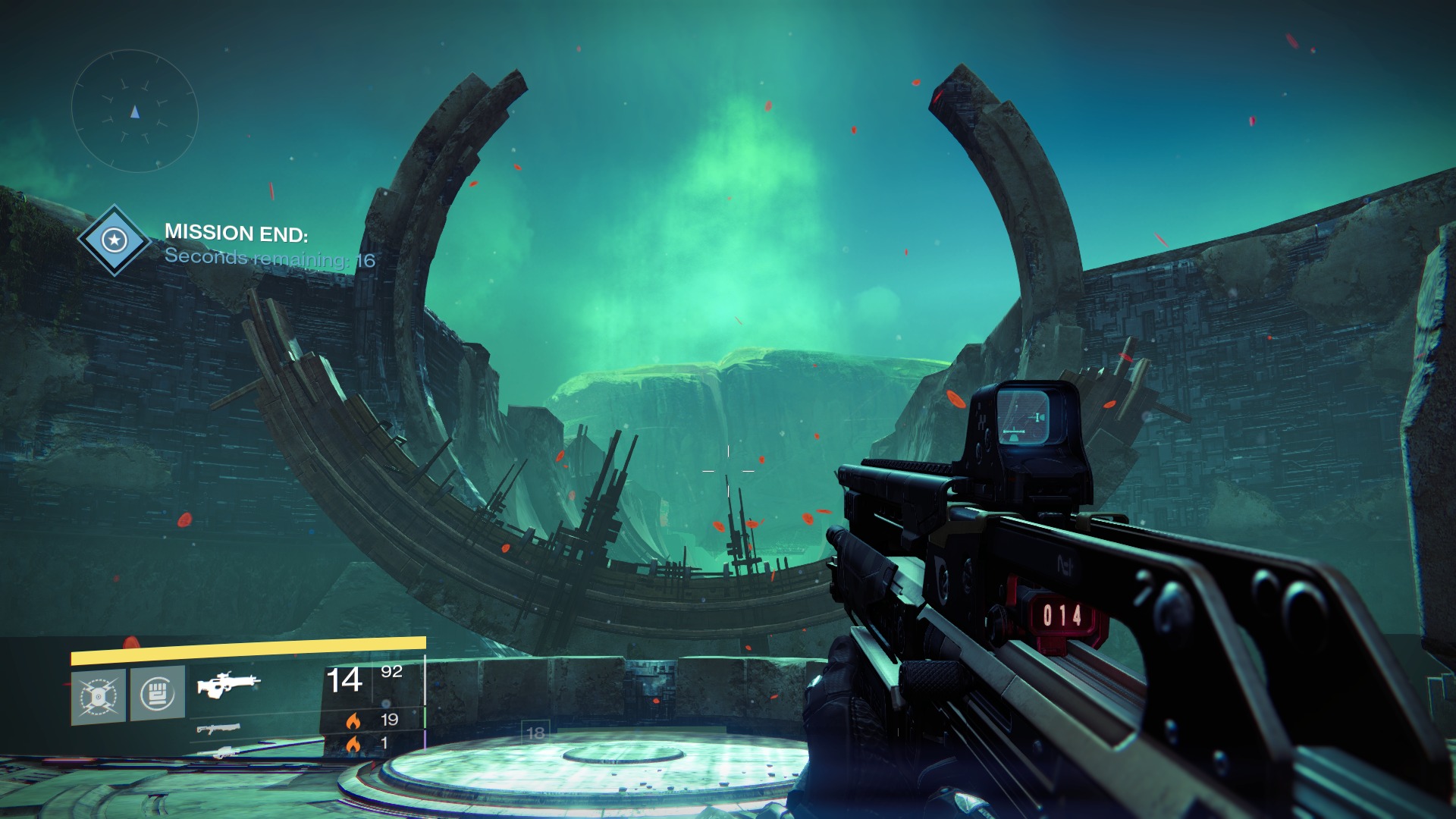Activate the grenade ability icon

coord(99,696)
